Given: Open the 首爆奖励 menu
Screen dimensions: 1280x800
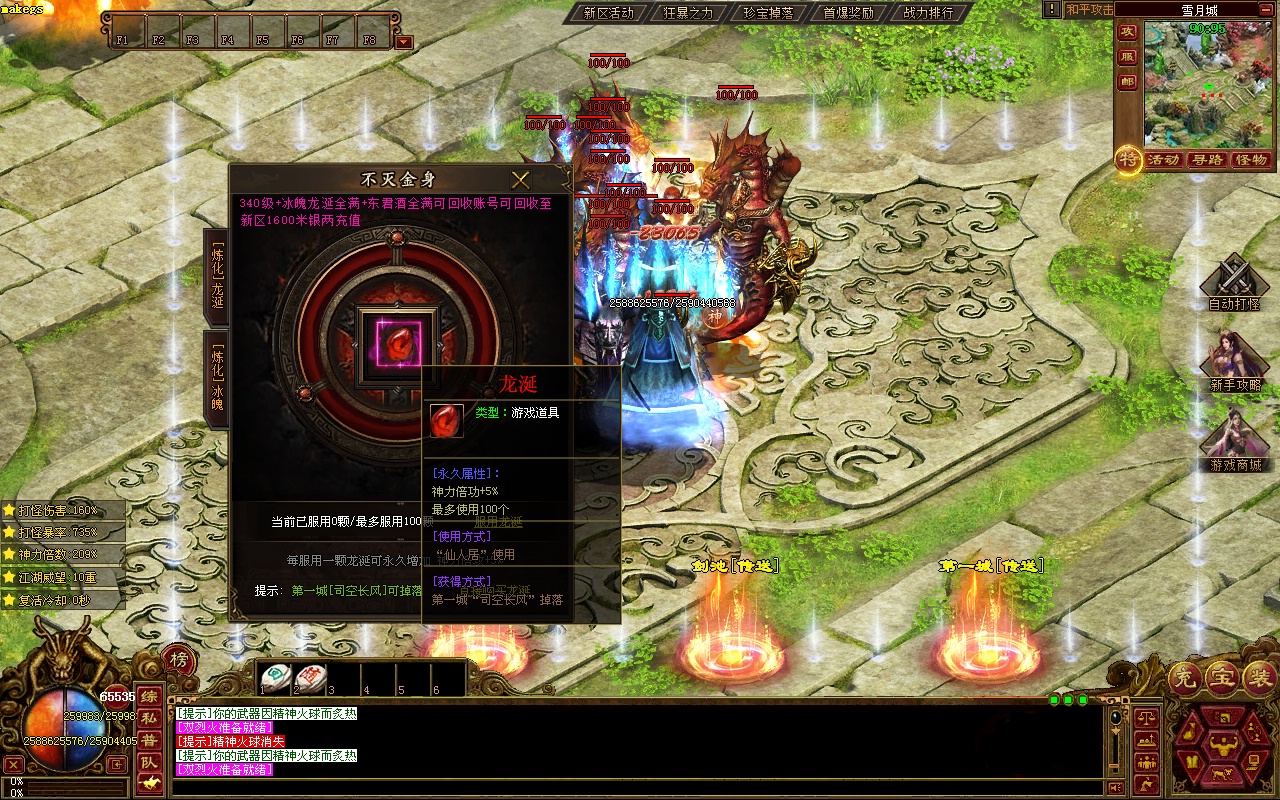Looking at the screenshot, I should (x=848, y=13).
